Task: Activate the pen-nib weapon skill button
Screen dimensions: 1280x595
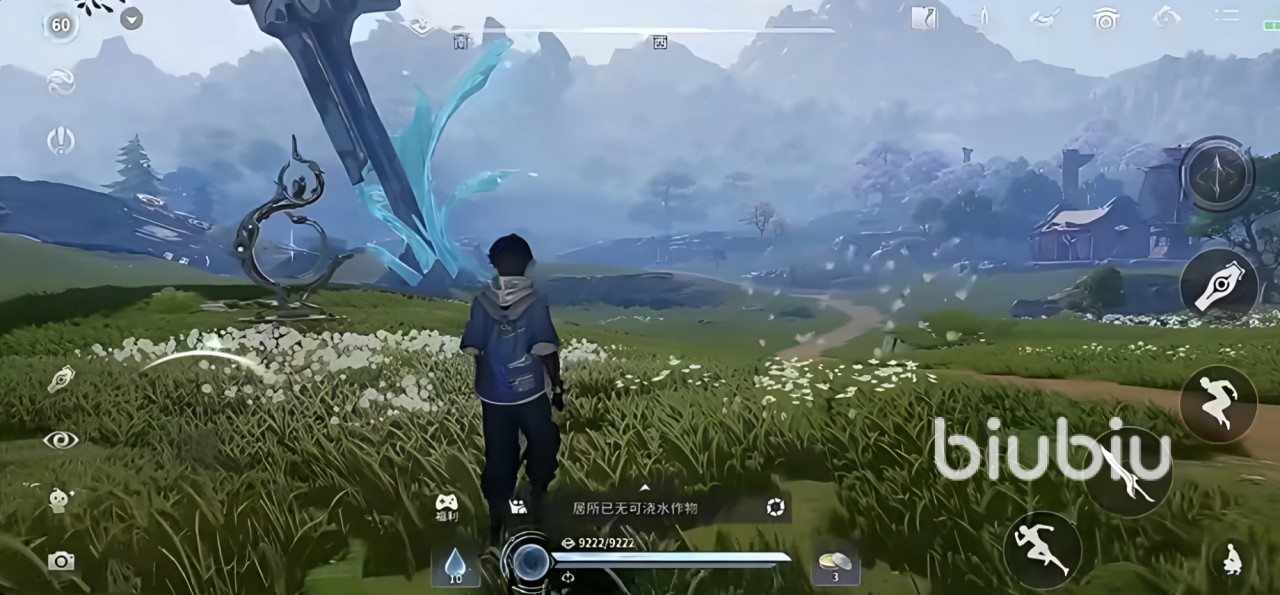Action: 1218,284
